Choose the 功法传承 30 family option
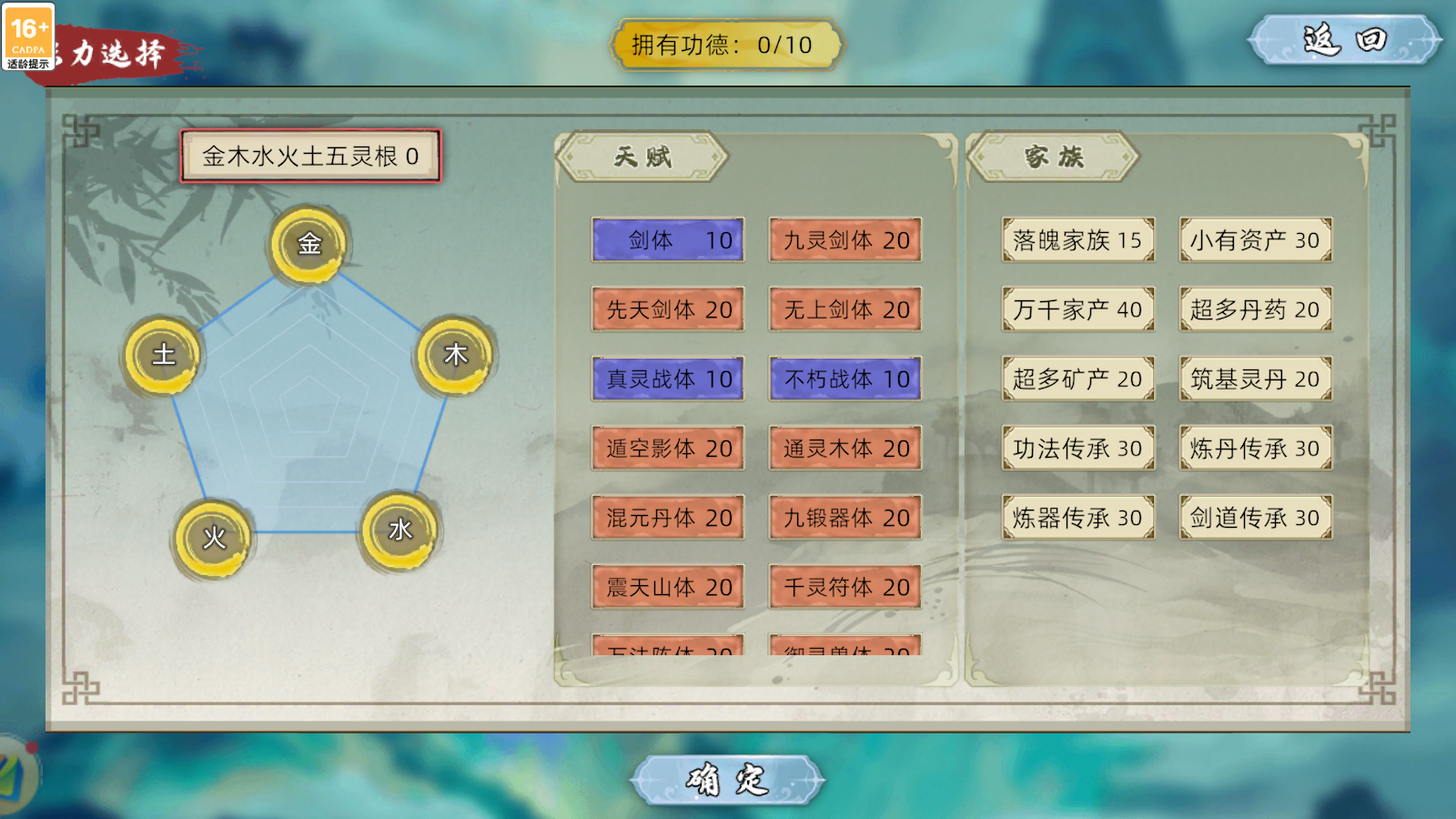 pos(1078,448)
